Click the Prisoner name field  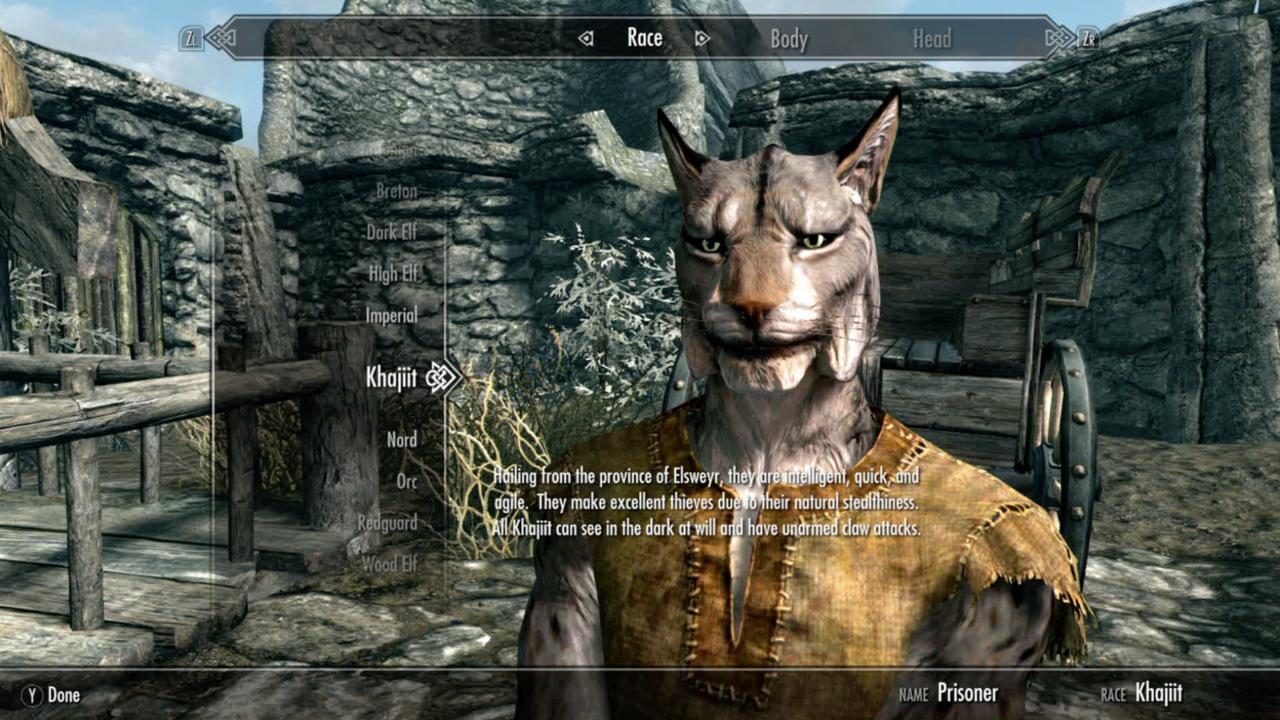tap(967, 692)
